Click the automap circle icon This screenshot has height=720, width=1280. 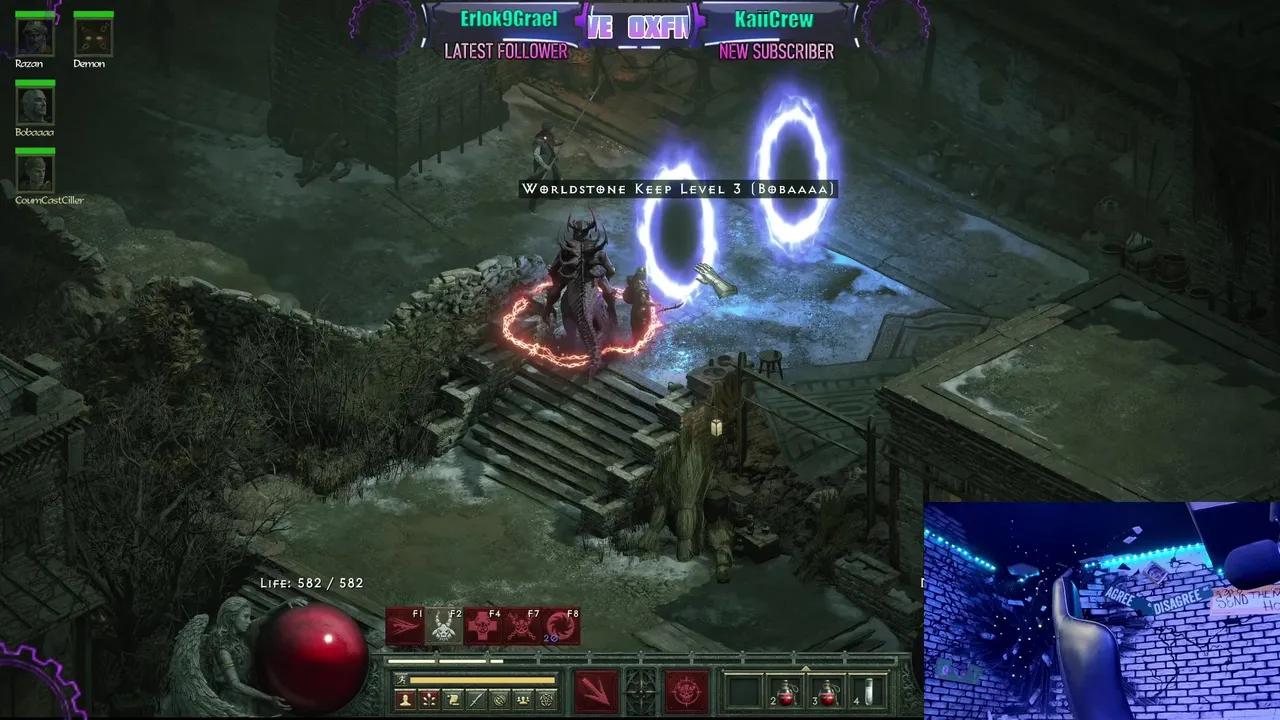coord(499,699)
